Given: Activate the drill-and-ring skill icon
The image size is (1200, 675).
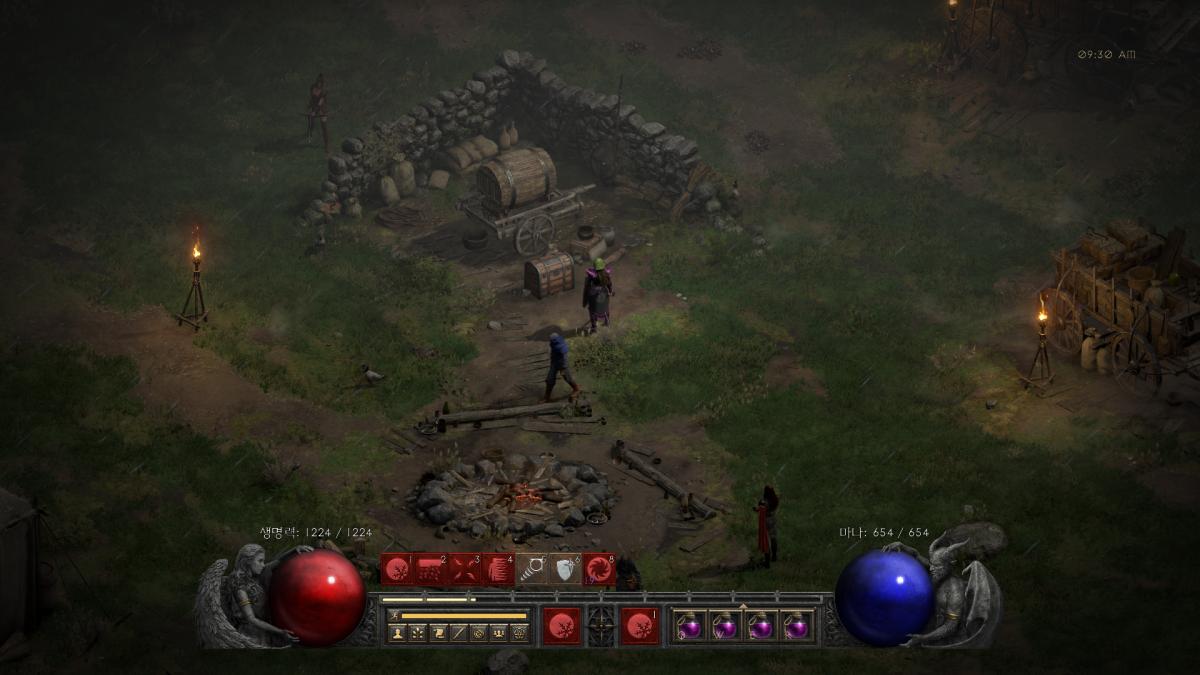Looking at the screenshot, I should [x=532, y=569].
